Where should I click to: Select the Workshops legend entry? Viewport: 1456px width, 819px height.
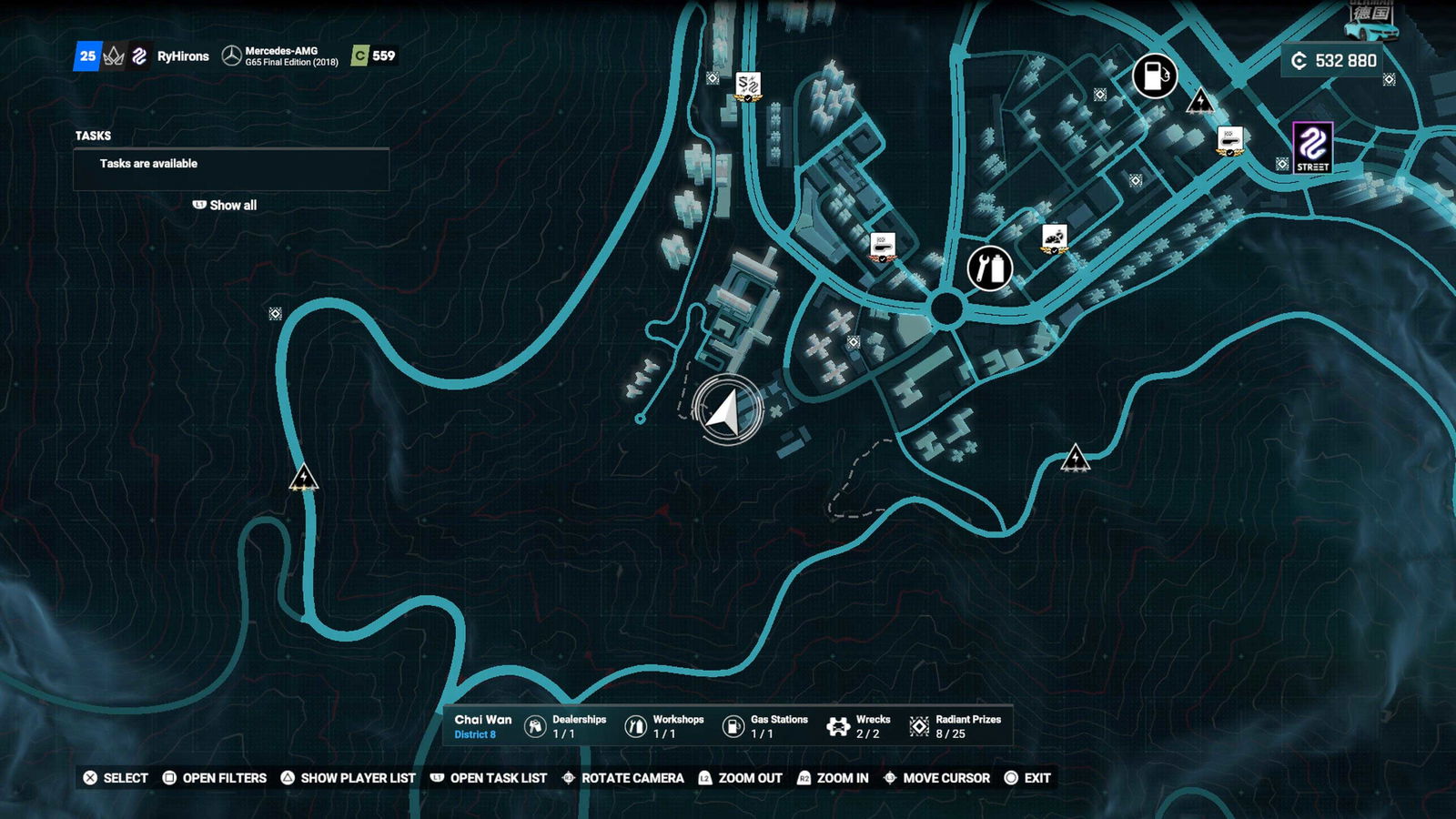click(x=664, y=726)
